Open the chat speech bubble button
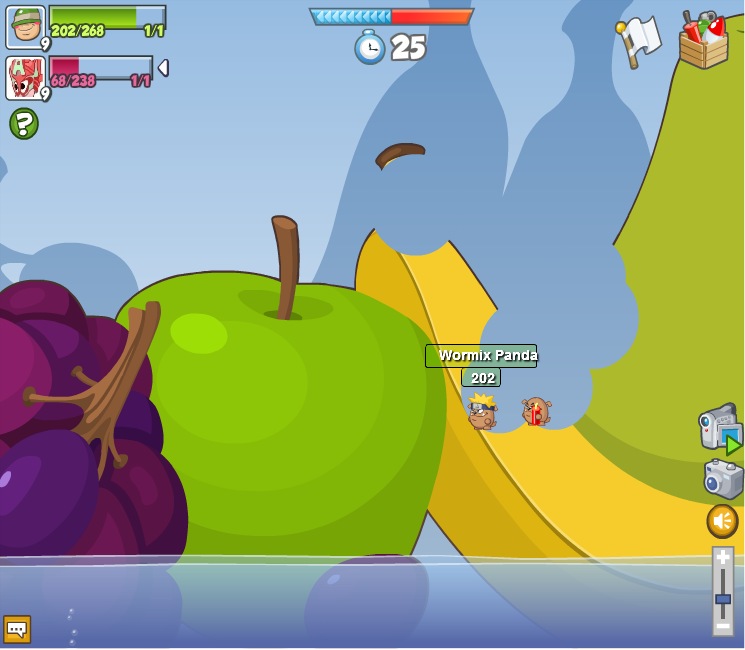745x650 pixels. coord(17,628)
